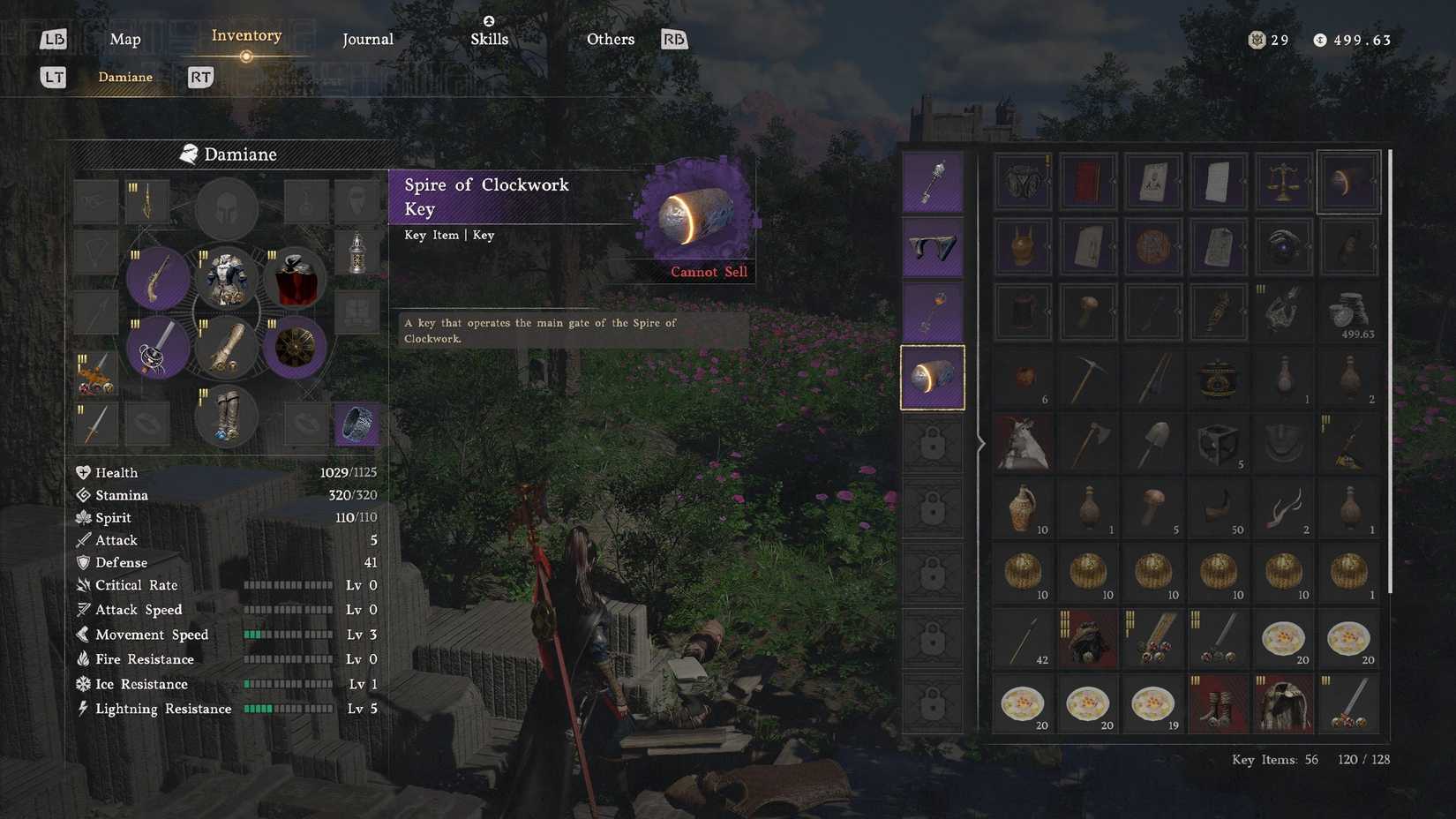Choose the equipped boots slot
1456x819 pixels.
[227, 417]
